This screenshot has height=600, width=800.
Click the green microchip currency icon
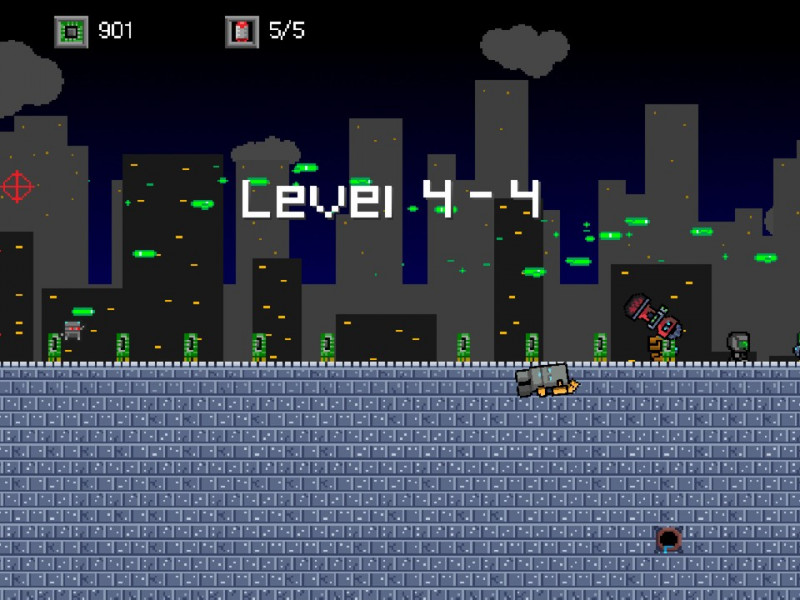pos(70,31)
